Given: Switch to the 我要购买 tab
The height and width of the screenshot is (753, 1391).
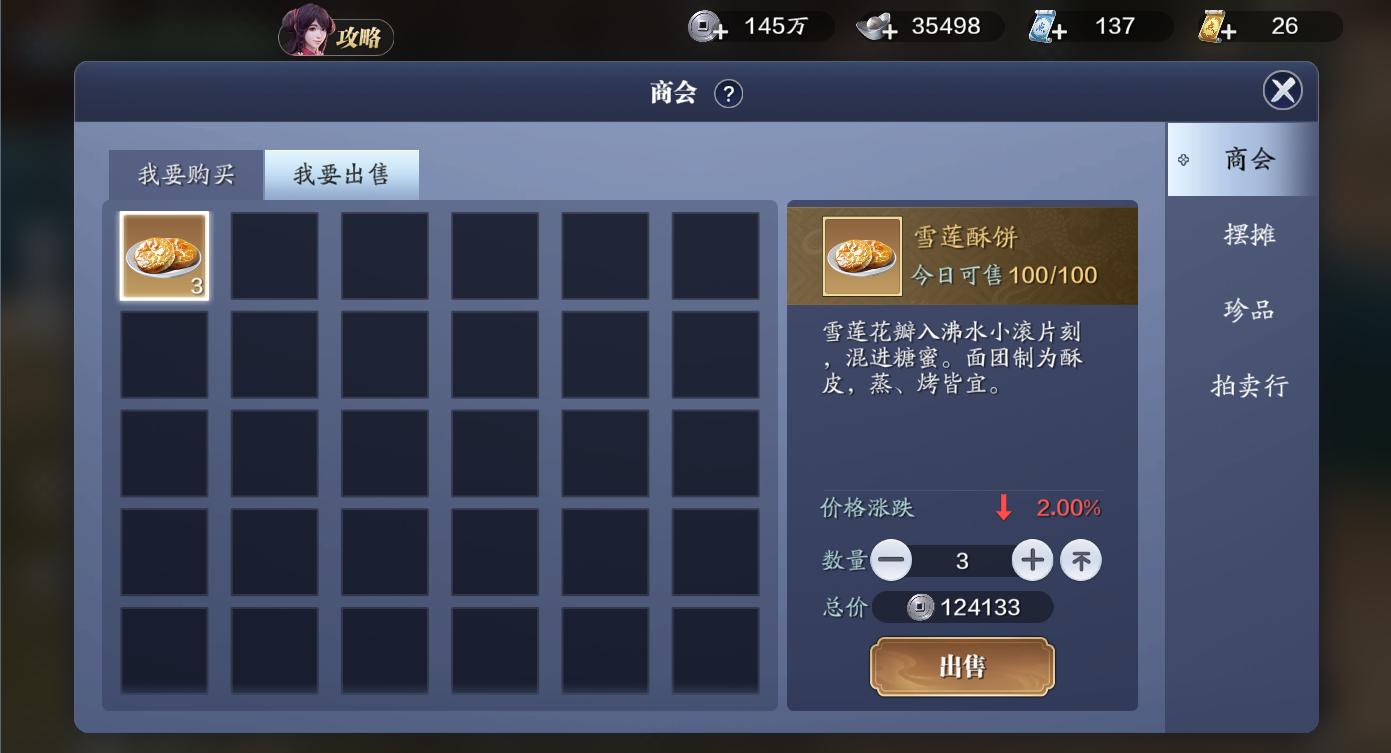Looking at the screenshot, I should tap(185, 173).
